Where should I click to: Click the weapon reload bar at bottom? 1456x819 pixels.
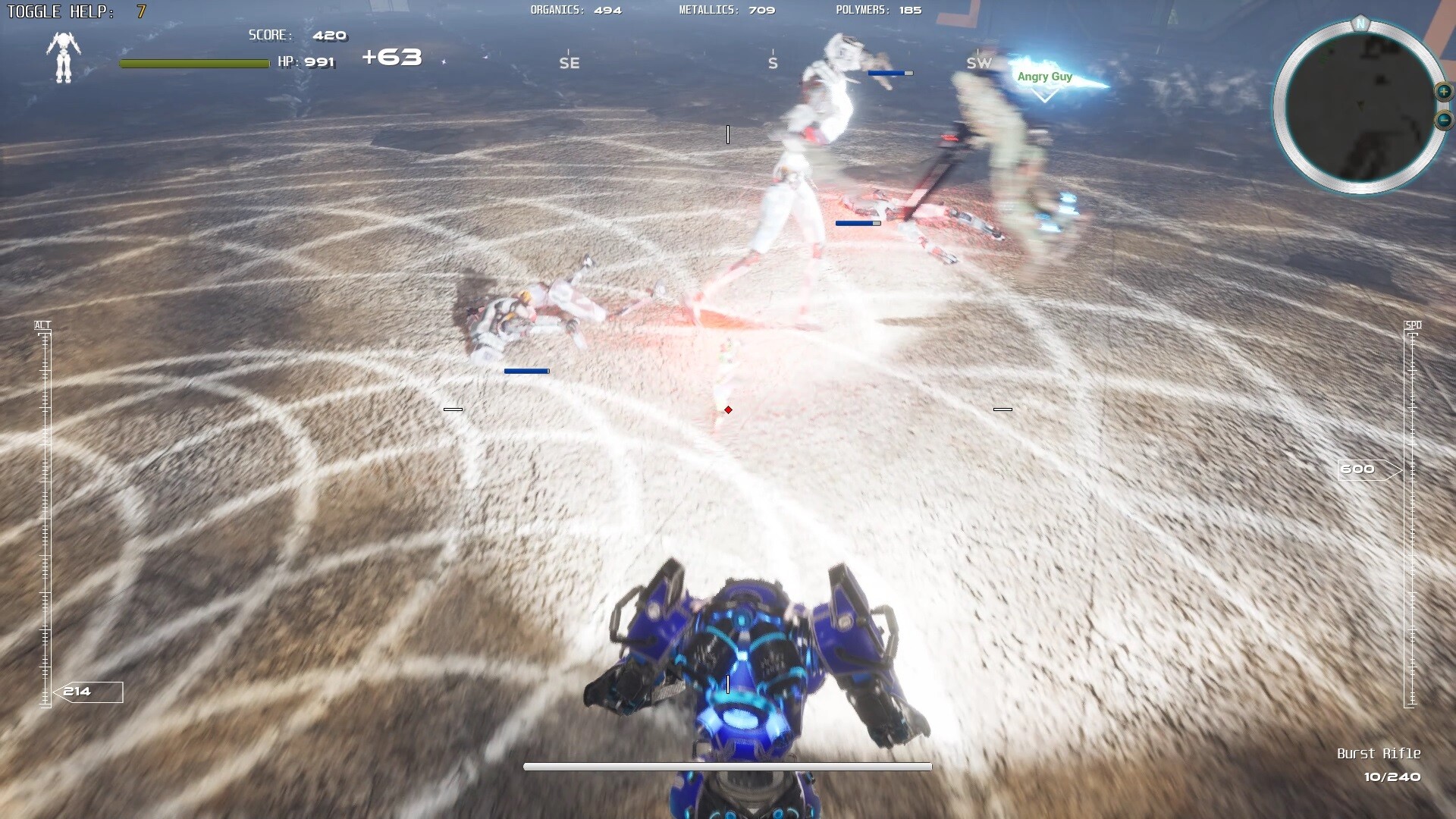[x=726, y=766]
